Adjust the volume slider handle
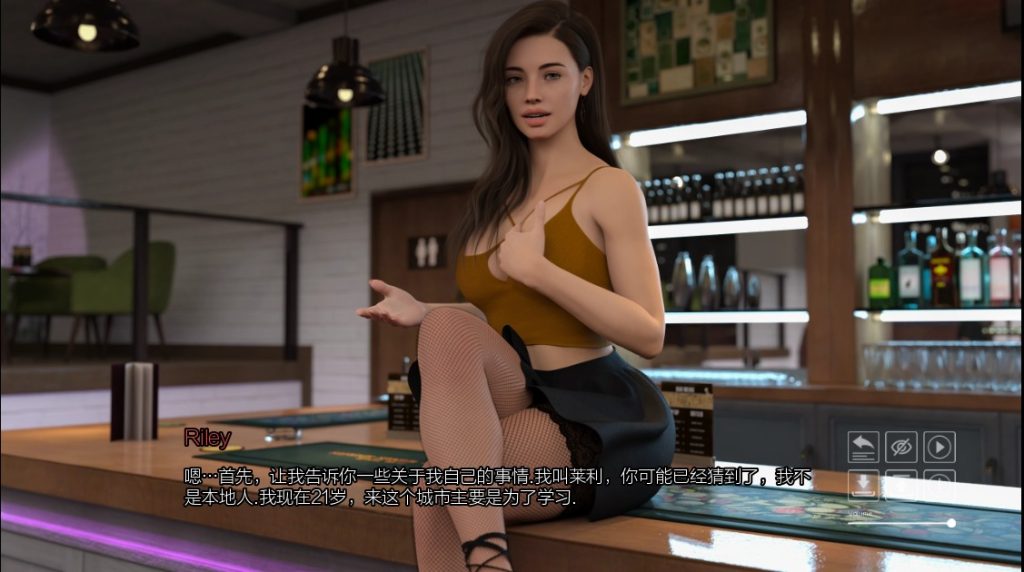The height and width of the screenshot is (572, 1024). pos(951,522)
